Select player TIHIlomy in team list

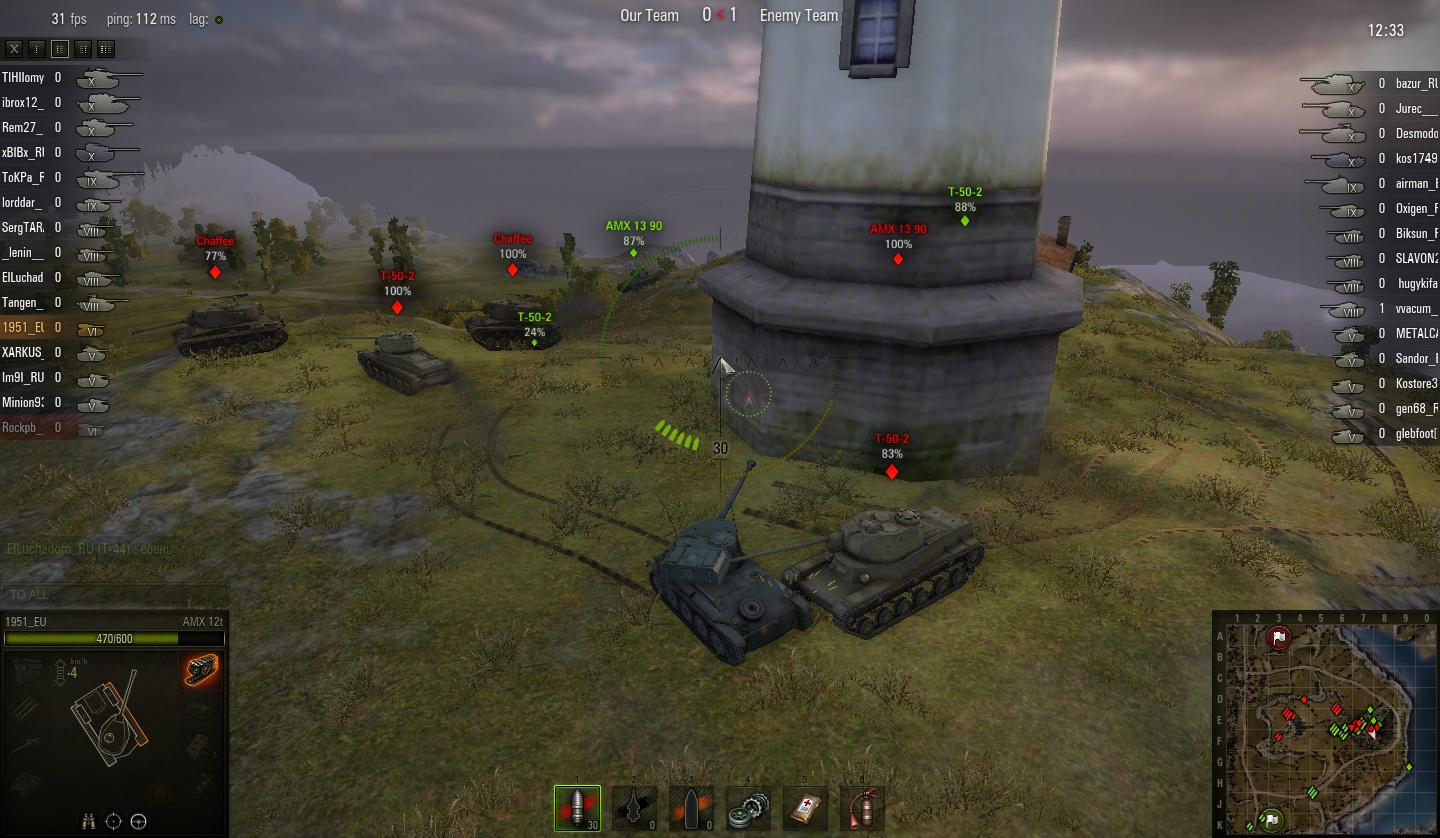tap(24, 77)
